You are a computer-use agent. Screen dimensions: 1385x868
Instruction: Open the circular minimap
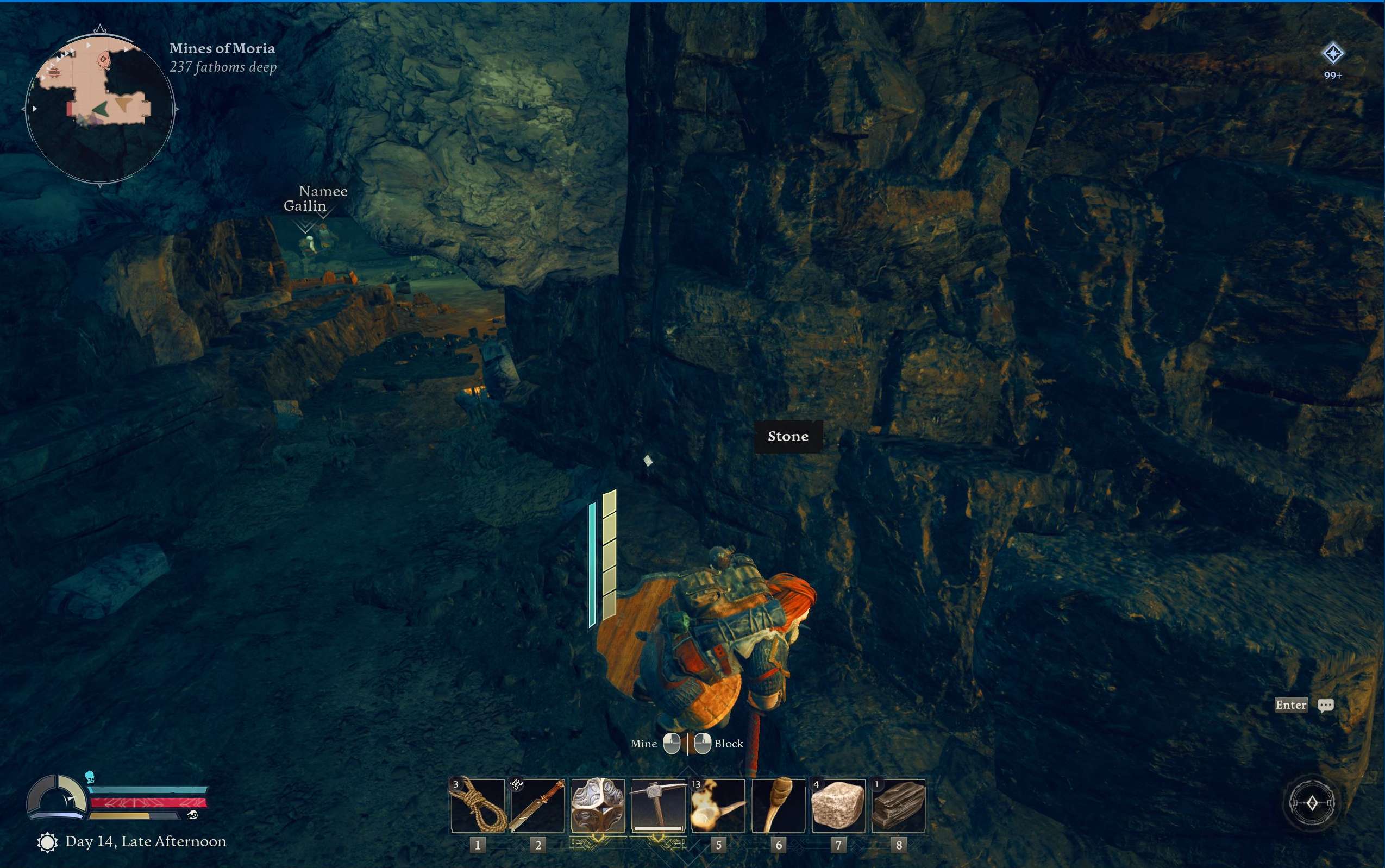(100, 108)
